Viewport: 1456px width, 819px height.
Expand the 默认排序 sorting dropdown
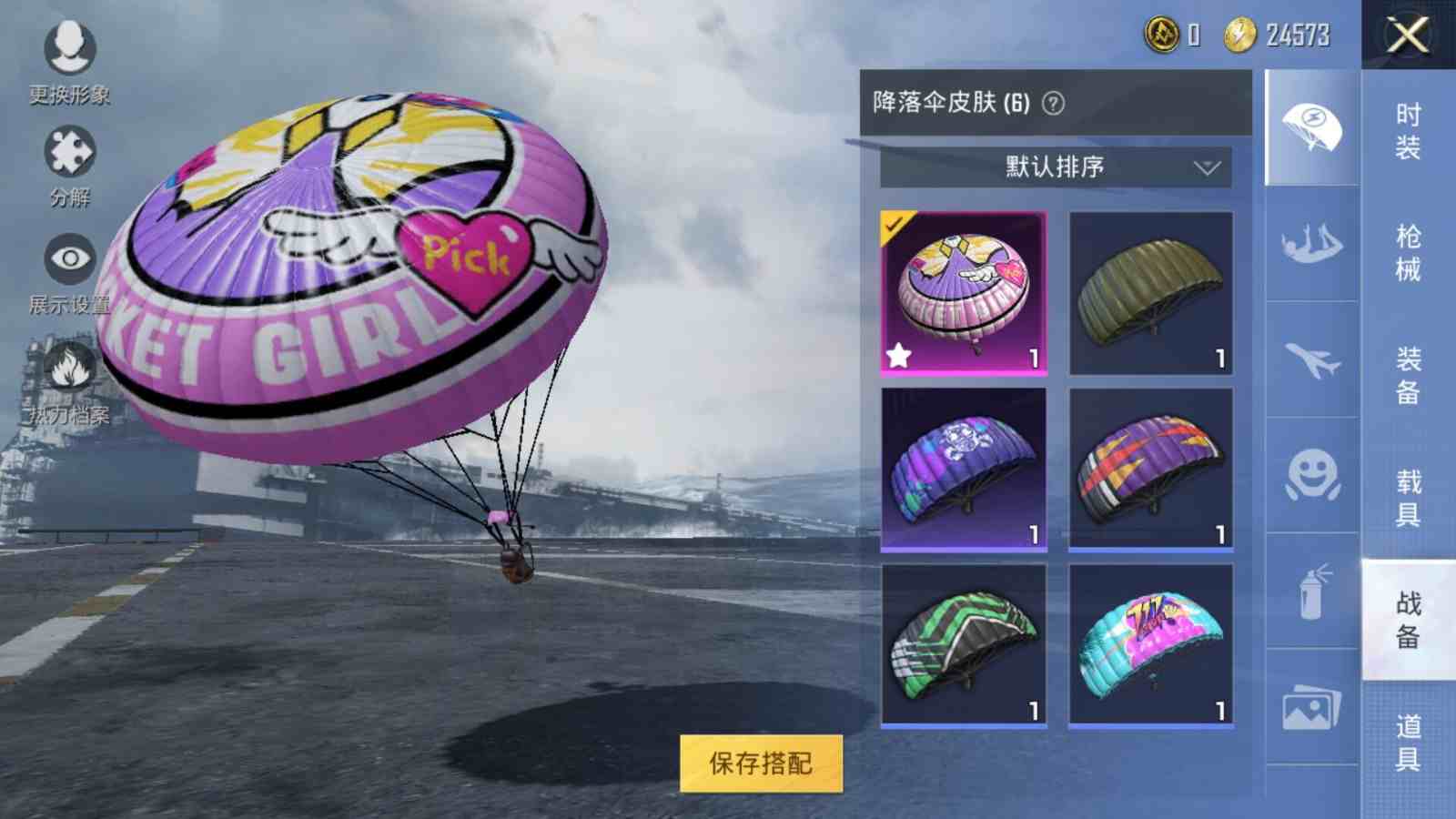1056,167
